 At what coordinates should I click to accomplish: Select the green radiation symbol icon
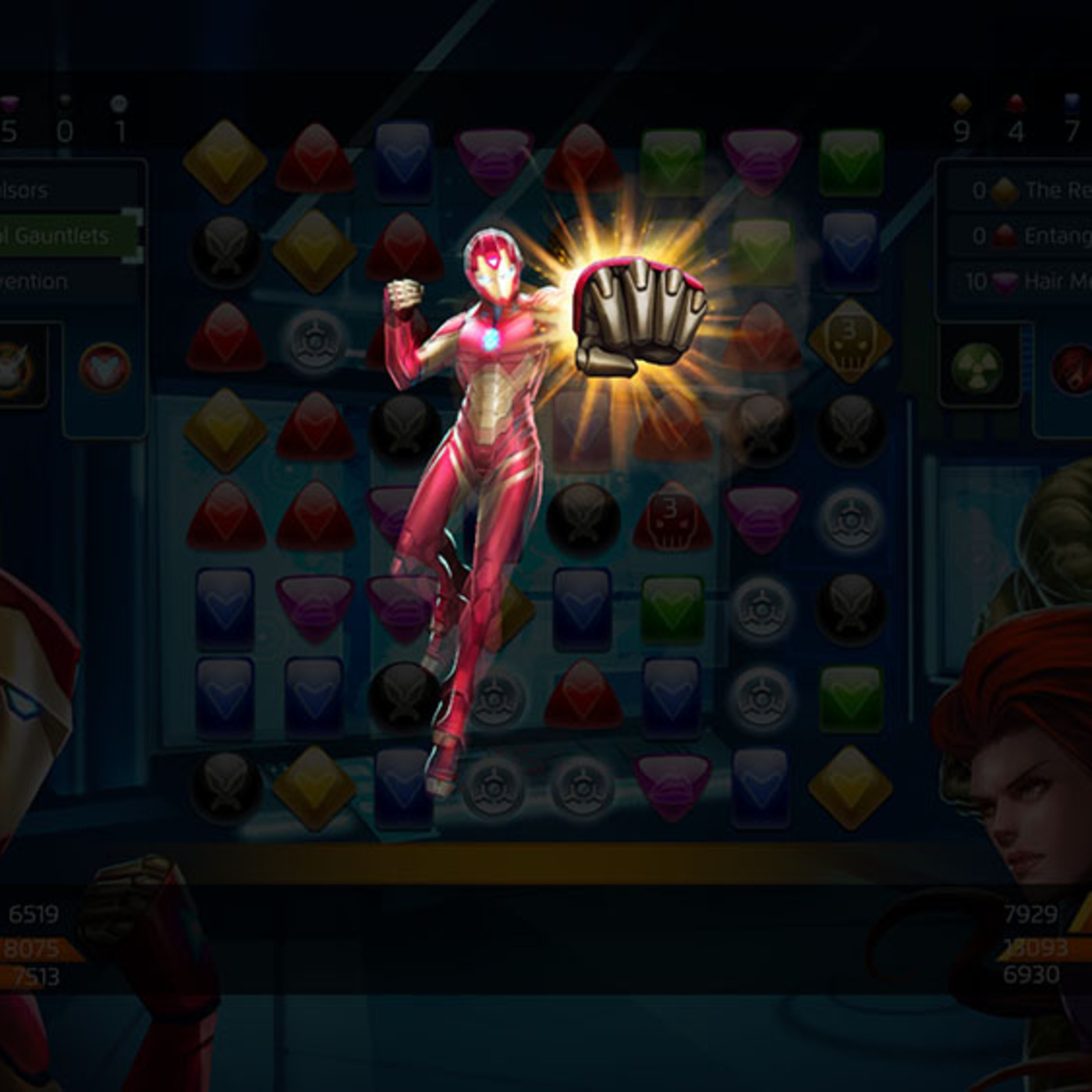[977, 367]
